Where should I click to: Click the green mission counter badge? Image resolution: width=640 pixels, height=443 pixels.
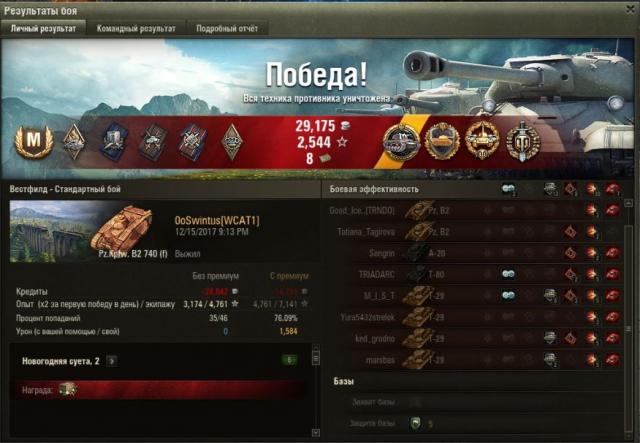point(290,360)
